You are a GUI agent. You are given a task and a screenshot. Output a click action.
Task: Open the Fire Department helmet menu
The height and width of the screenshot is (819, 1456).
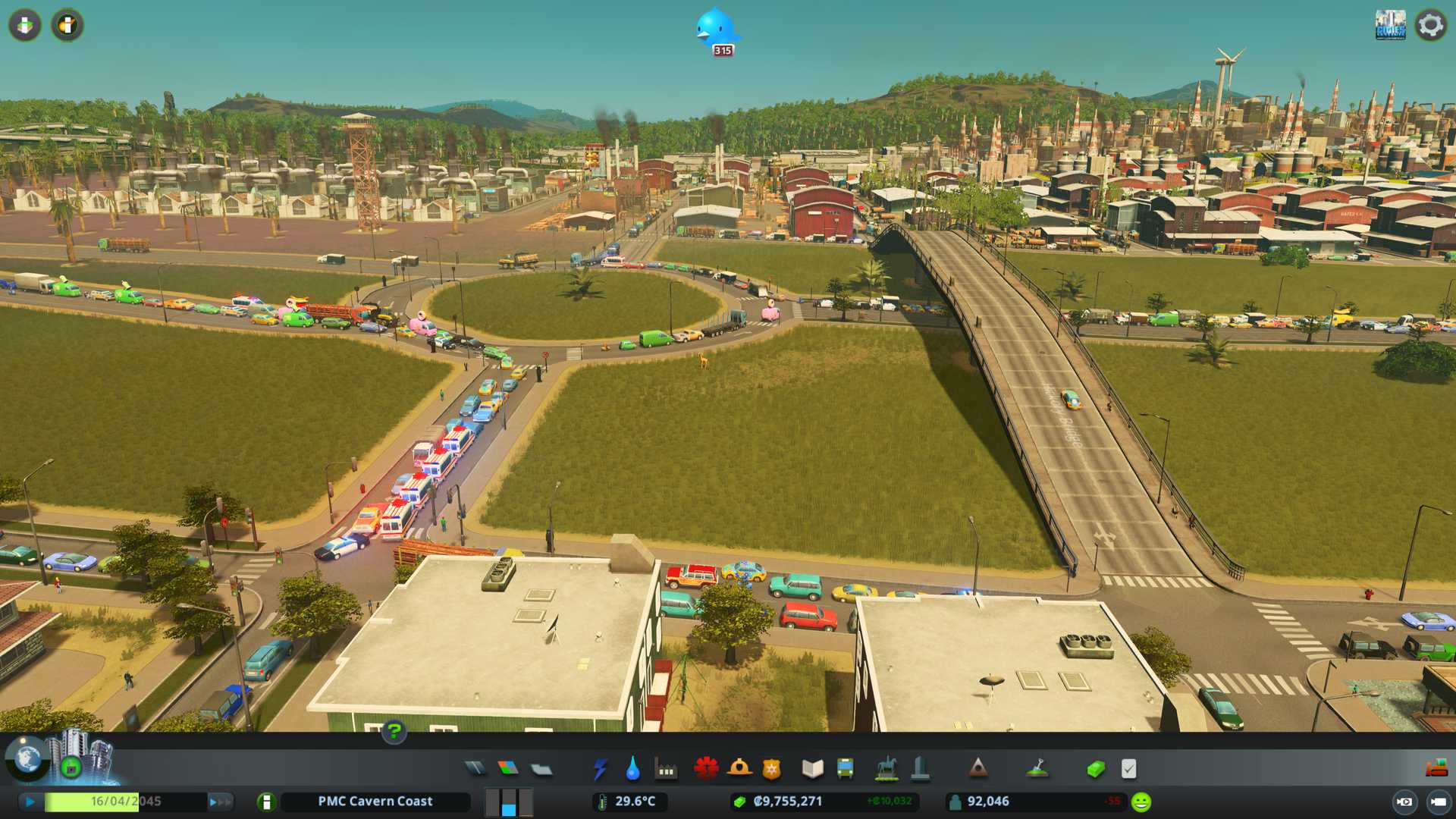point(739,769)
